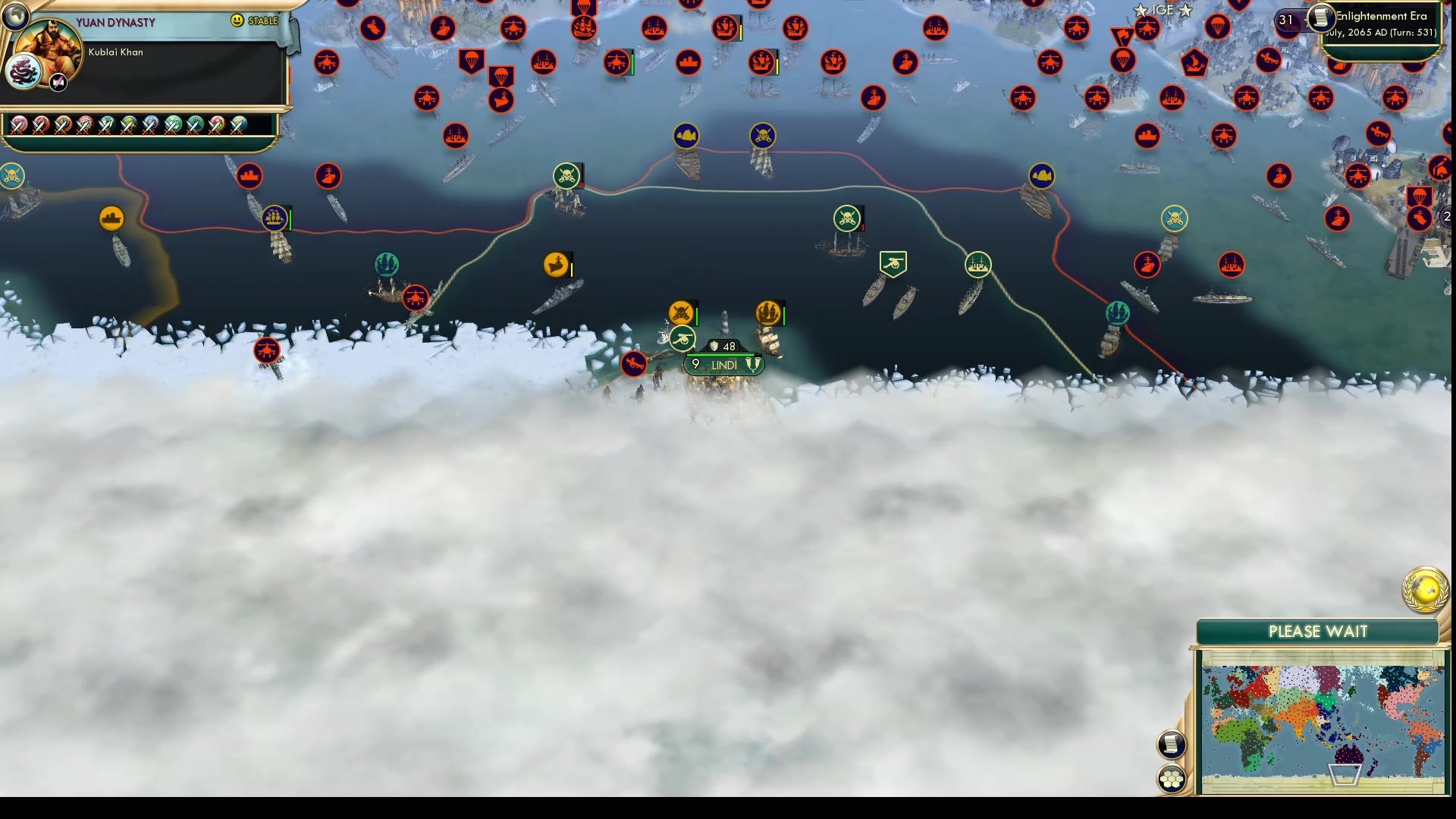Click the notifications scroll icon by the turn counter
The width and height of the screenshot is (1456, 819).
[1319, 18]
